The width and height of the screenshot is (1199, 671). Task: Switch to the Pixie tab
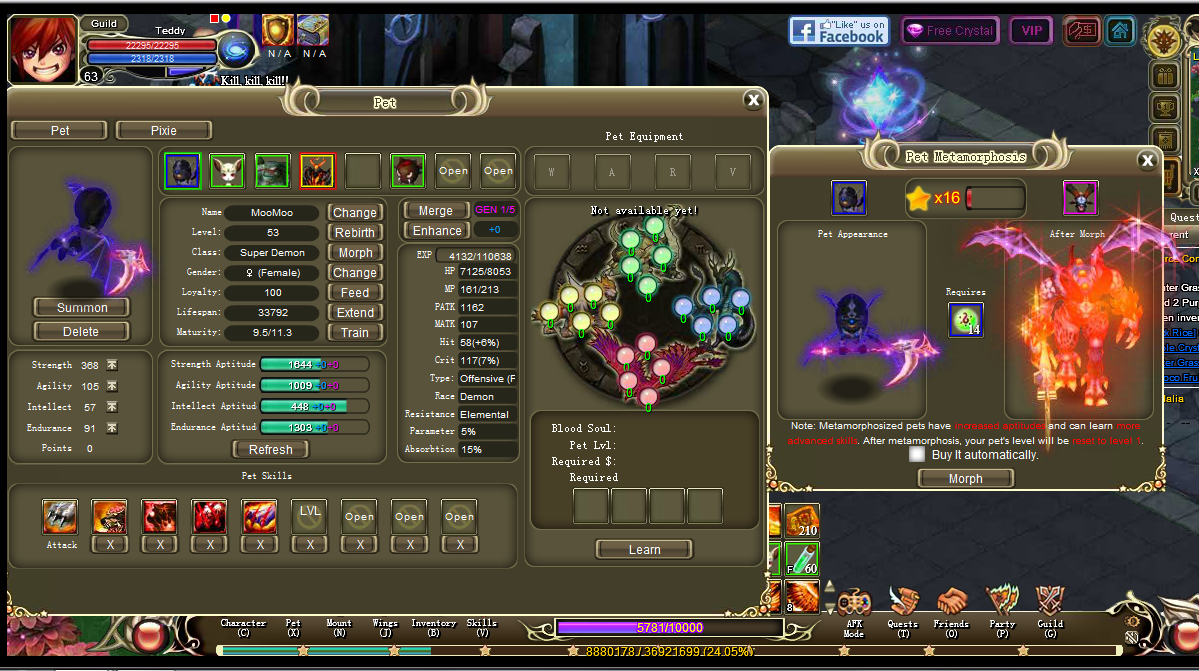tap(164, 130)
